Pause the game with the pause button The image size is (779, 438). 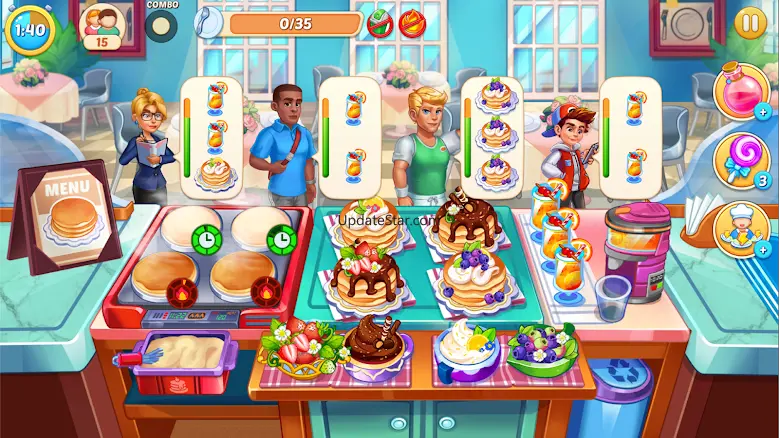(749, 23)
